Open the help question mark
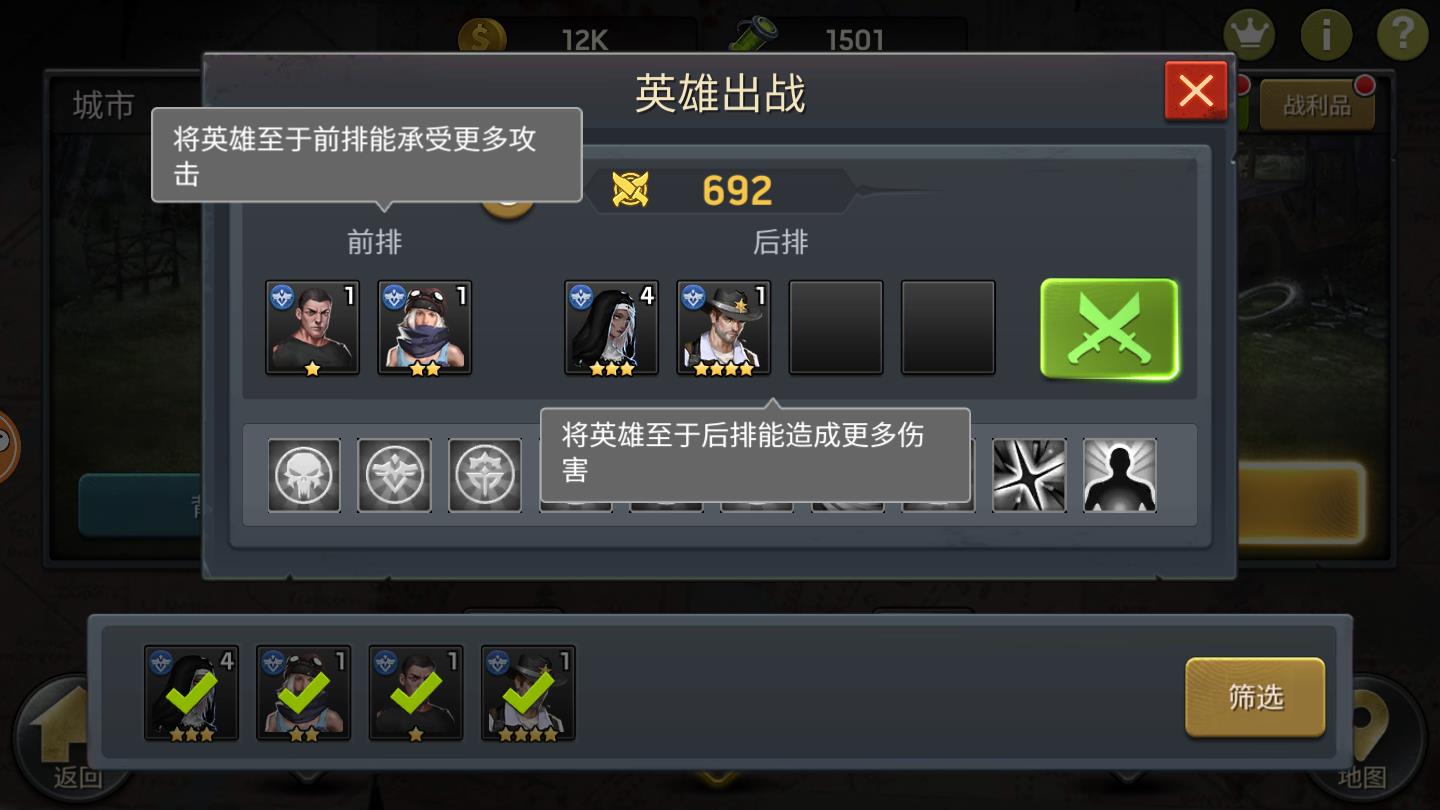Screen dimensions: 1440x810 pos(1402,33)
